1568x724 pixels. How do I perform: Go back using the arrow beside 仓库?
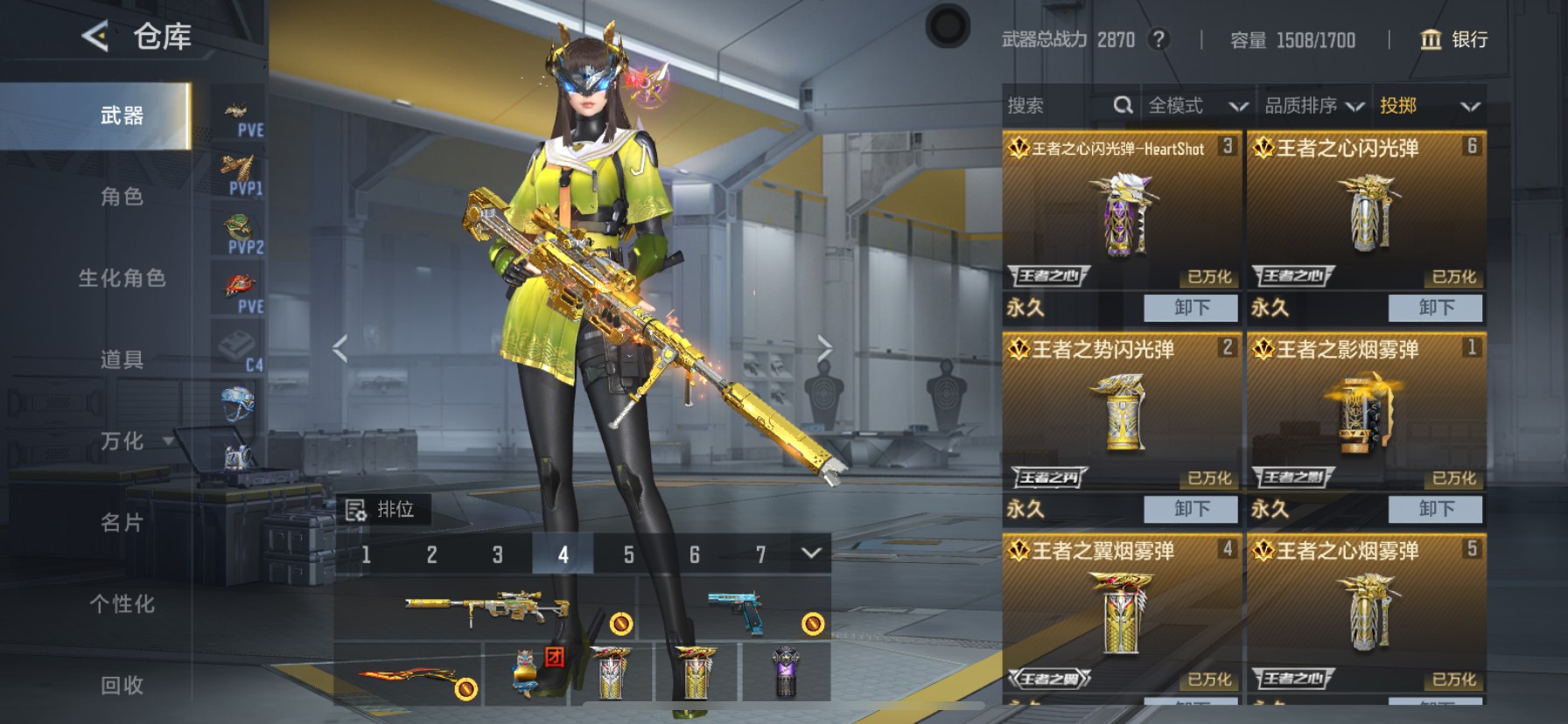95,37
